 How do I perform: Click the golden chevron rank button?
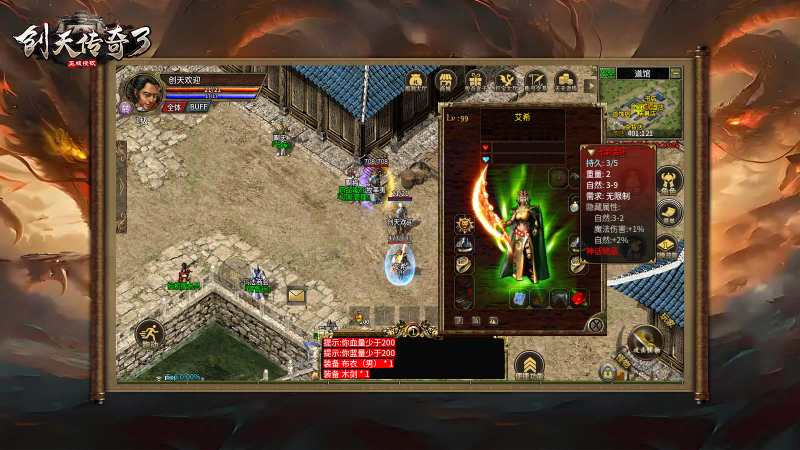(x=529, y=364)
